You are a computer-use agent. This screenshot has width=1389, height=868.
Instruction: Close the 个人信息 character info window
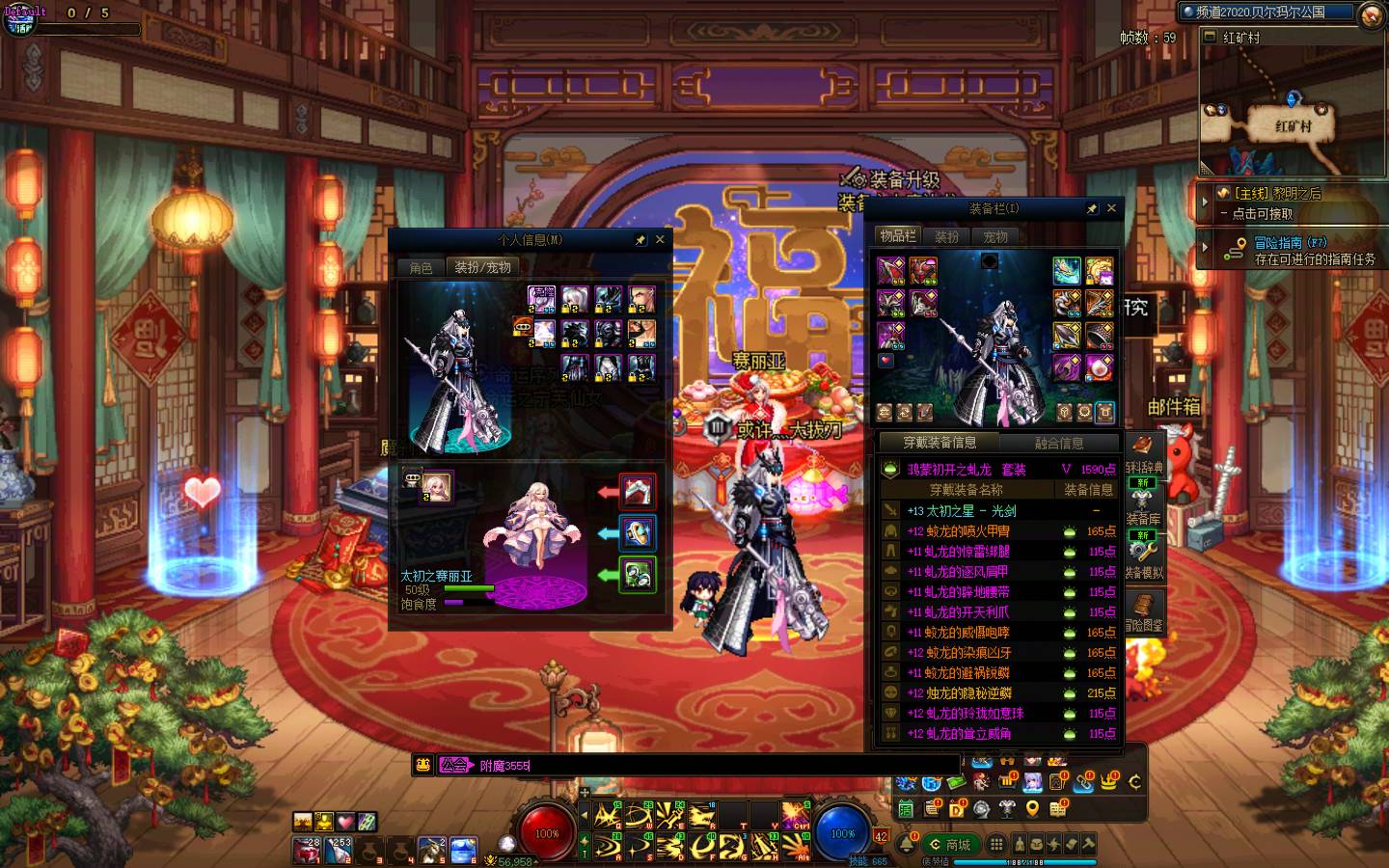coord(660,239)
